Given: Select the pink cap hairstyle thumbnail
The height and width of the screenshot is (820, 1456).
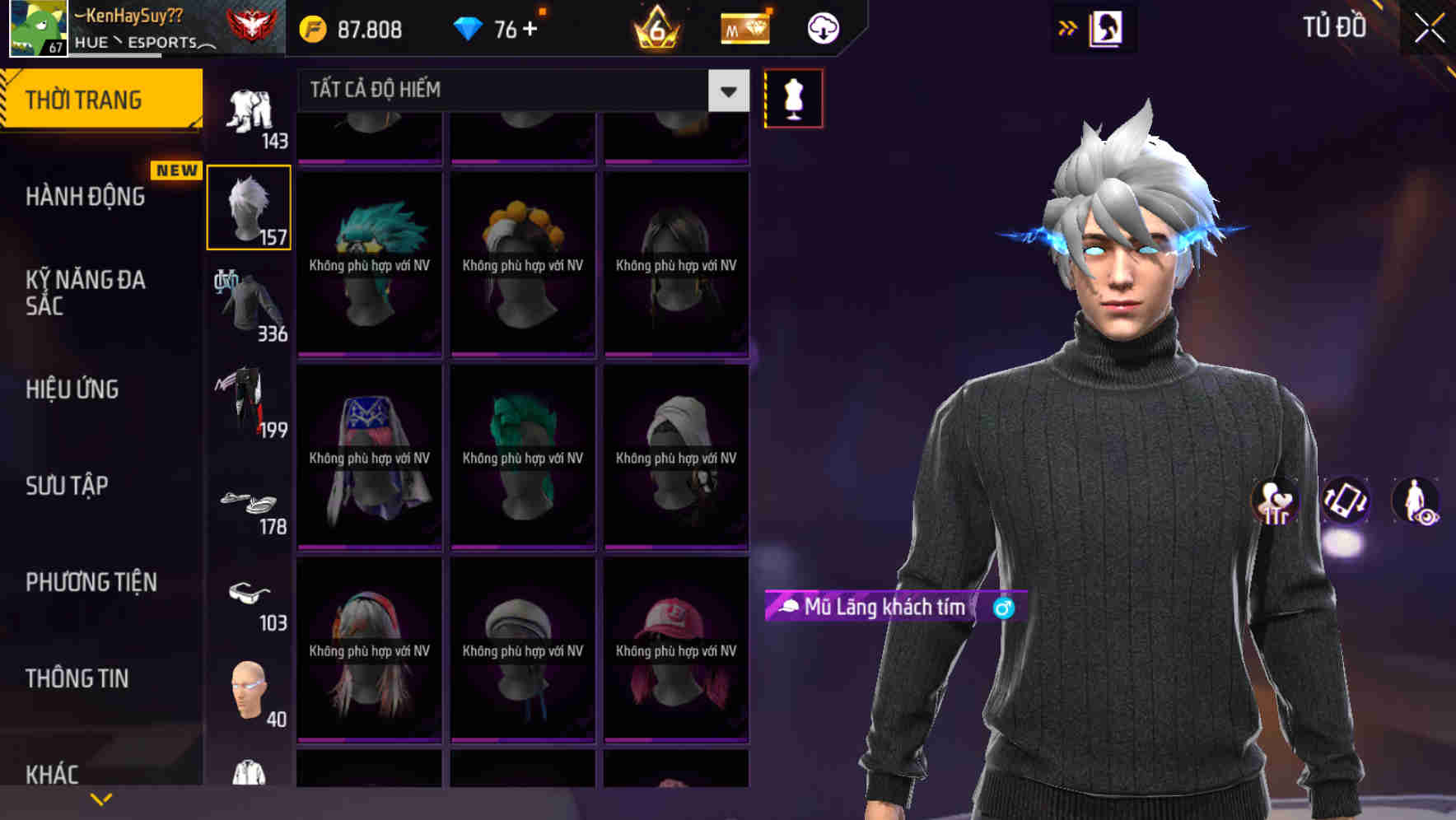Looking at the screenshot, I should click(x=675, y=650).
